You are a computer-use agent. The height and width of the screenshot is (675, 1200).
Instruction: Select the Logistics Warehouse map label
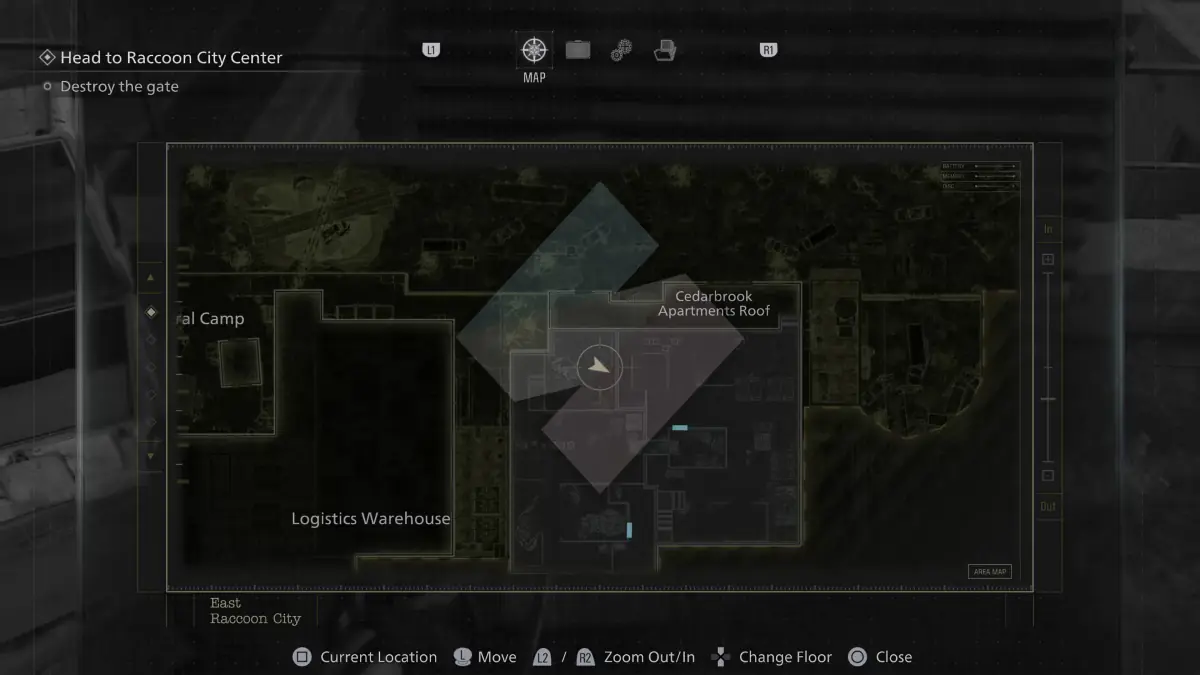pyautogui.click(x=370, y=519)
